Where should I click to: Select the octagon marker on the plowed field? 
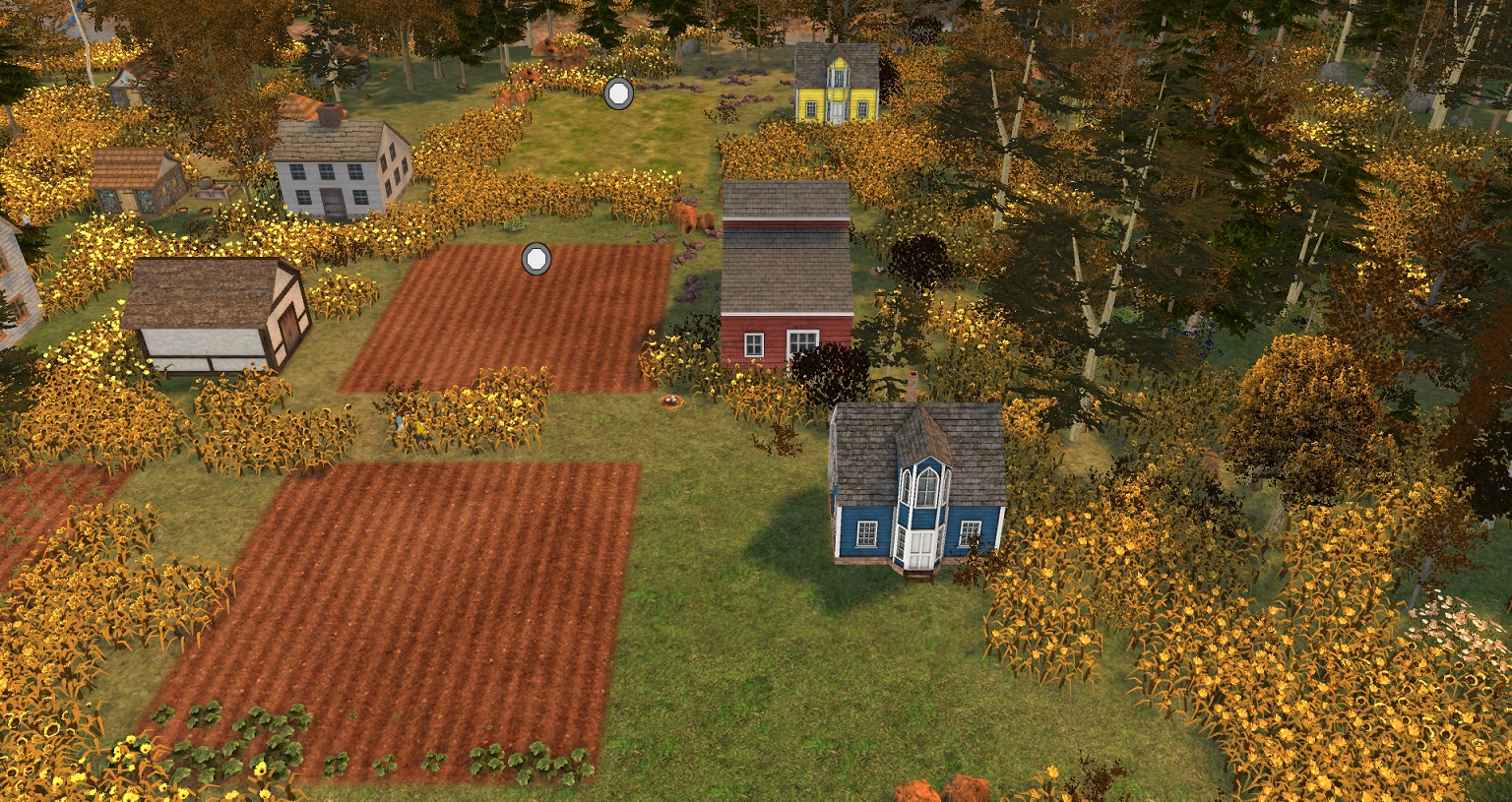535,259
